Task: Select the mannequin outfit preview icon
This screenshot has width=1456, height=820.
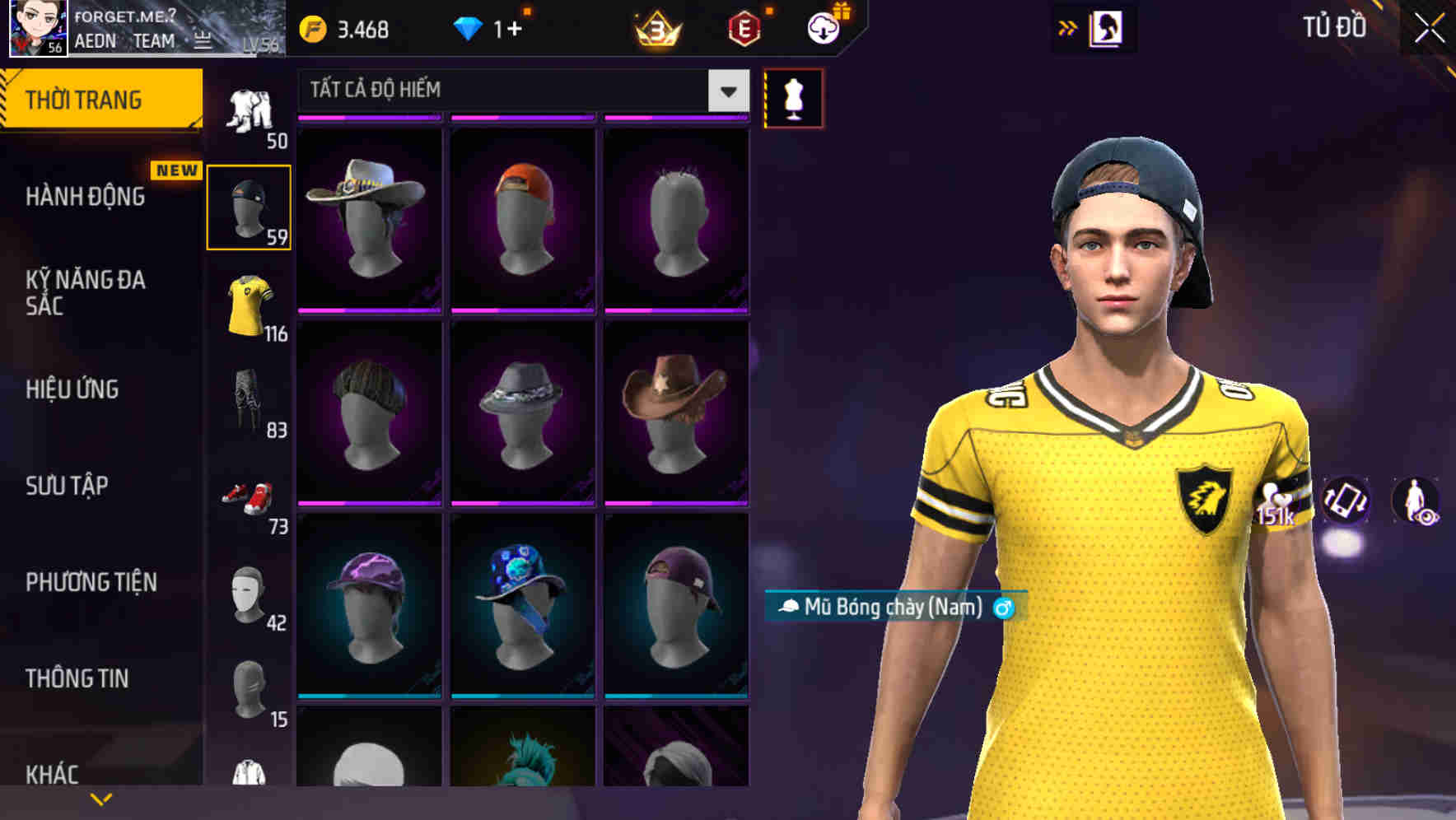Action: click(793, 97)
